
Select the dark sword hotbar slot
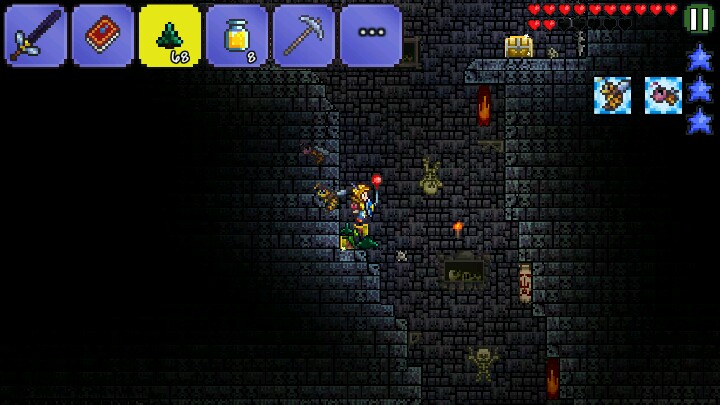click(36, 35)
